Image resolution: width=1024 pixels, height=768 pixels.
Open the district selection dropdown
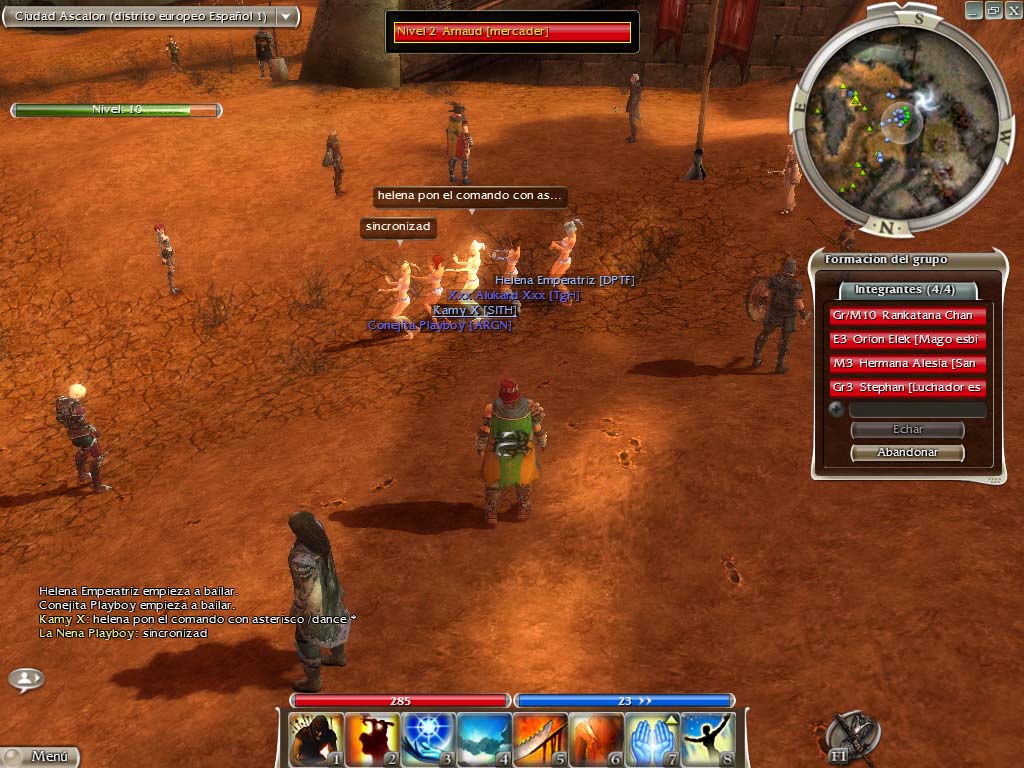point(287,17)
